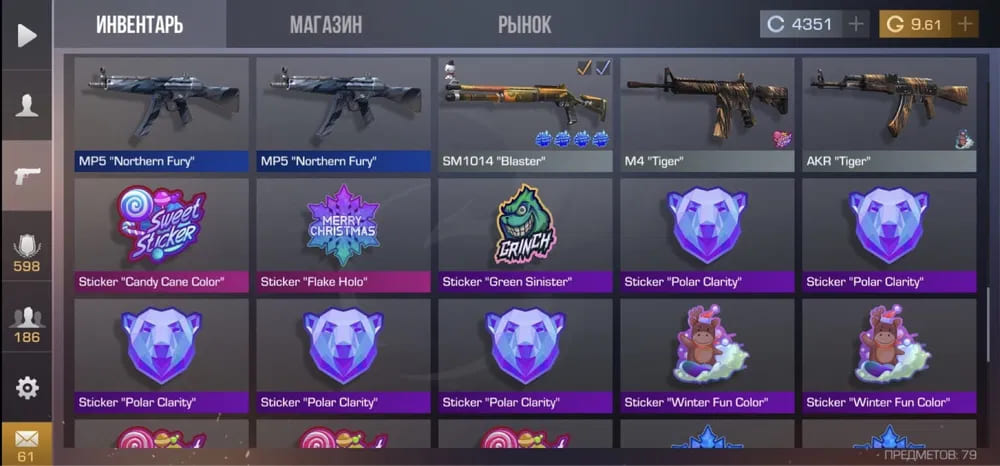Open the pistol weapons sidebar icon
1000x466 pixels.
(26, 176)
